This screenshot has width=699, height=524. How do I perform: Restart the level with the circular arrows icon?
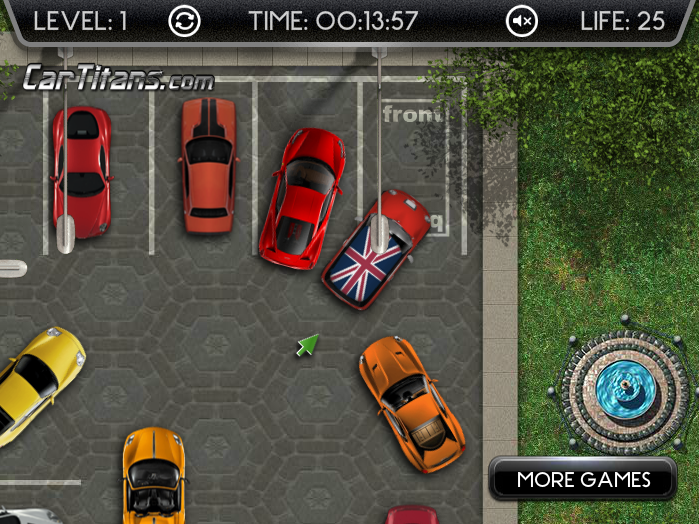click(184, 21)
